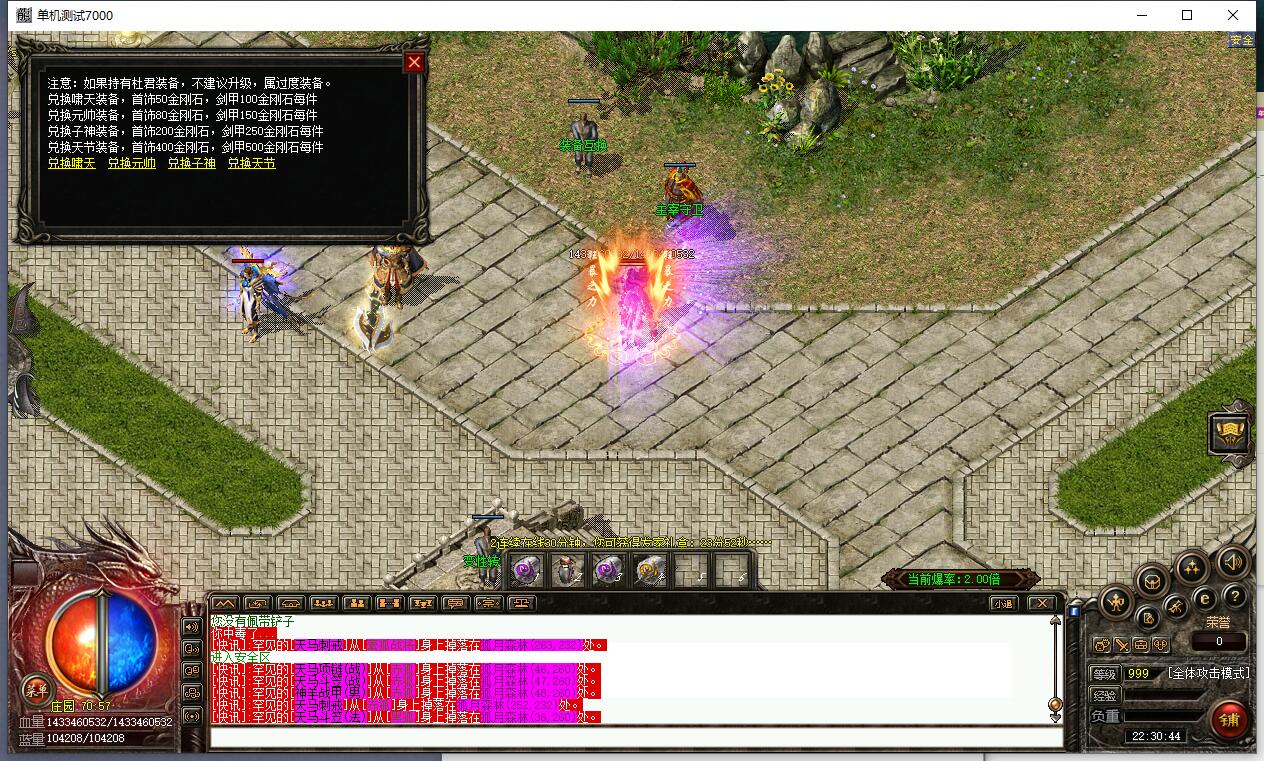Close the NPC exchange dialog
1264x761 pixels.
point(414,62)
